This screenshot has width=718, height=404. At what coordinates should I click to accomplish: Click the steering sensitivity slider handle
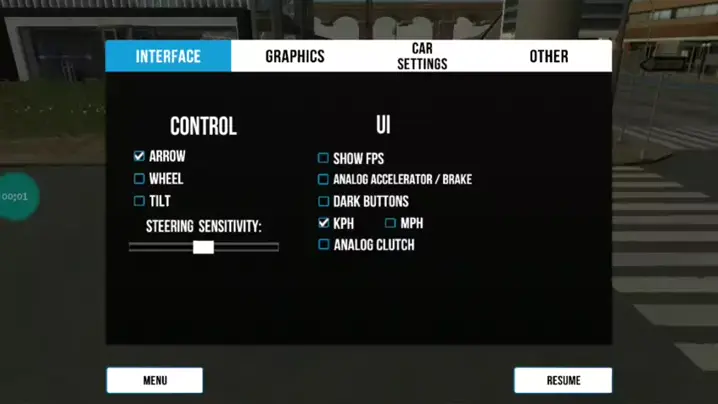point(203,247)
